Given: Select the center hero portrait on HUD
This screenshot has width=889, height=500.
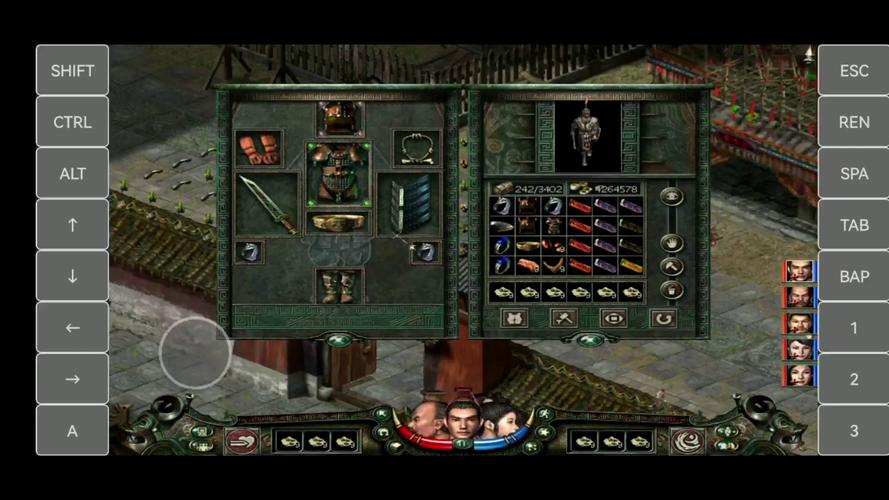Looking at the screenshot, I should 462,419.
